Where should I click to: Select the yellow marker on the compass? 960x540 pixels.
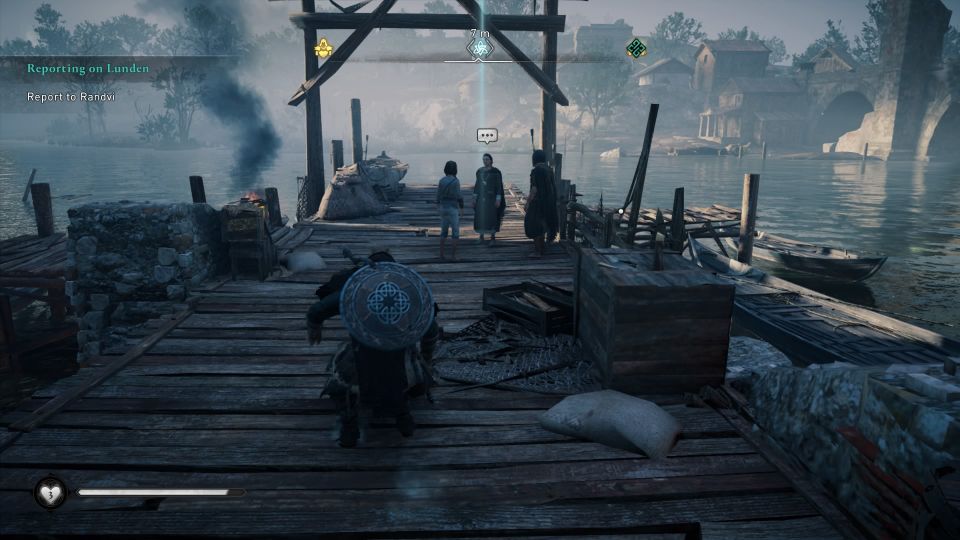[323, 48]
